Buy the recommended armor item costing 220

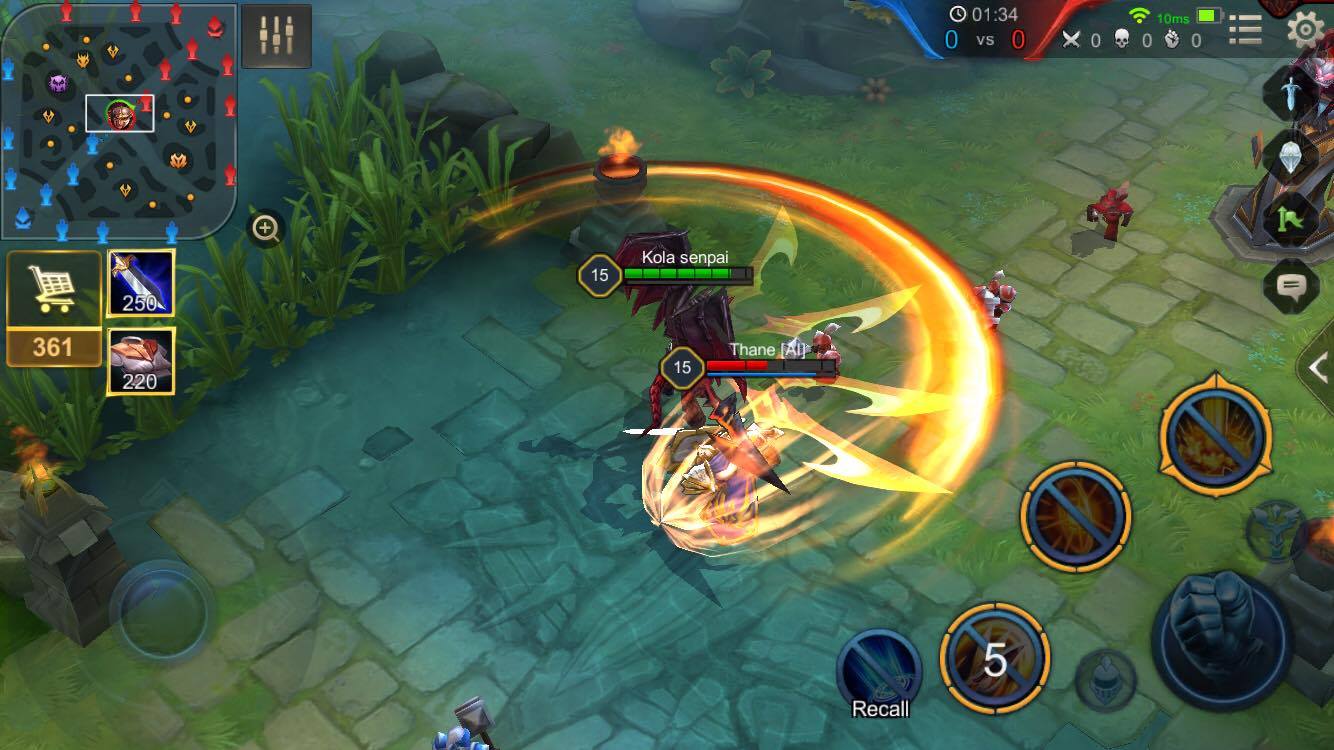(x=141, y=361)
